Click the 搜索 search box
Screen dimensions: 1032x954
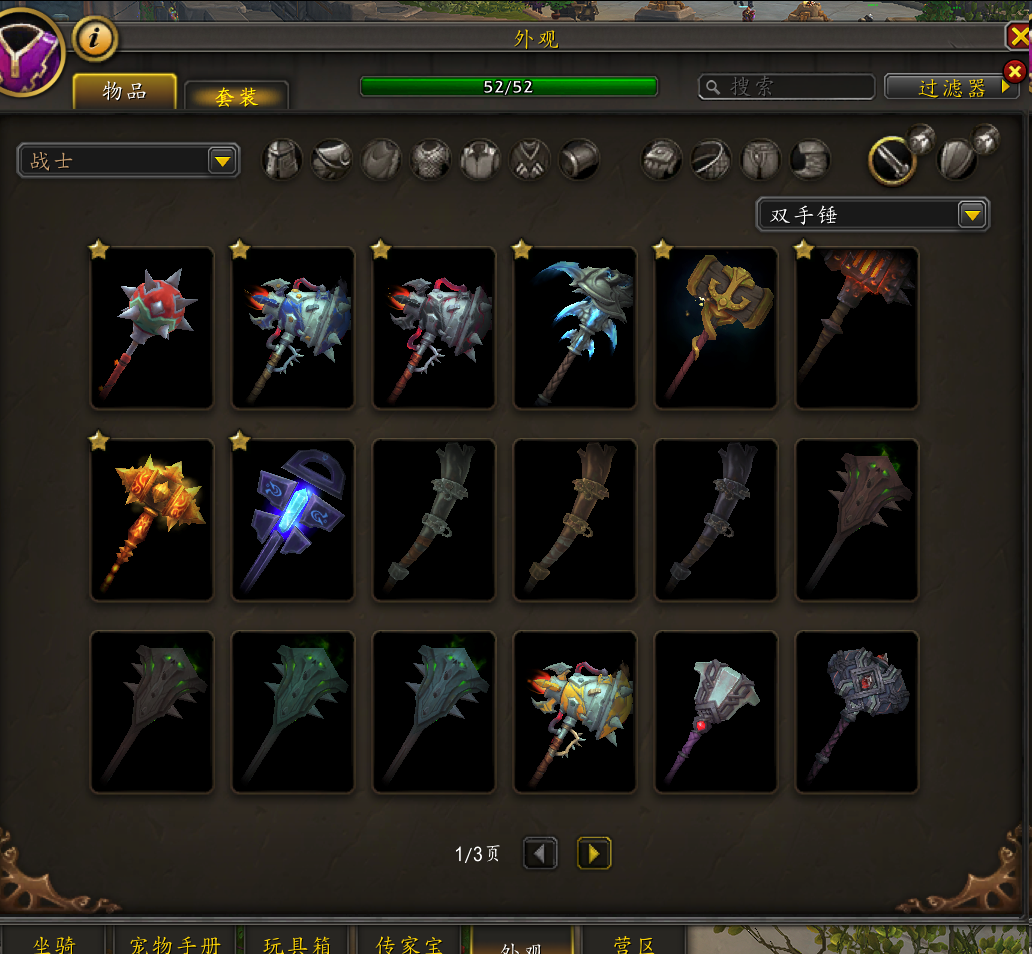pyautogui.click(x=786, y=87)
